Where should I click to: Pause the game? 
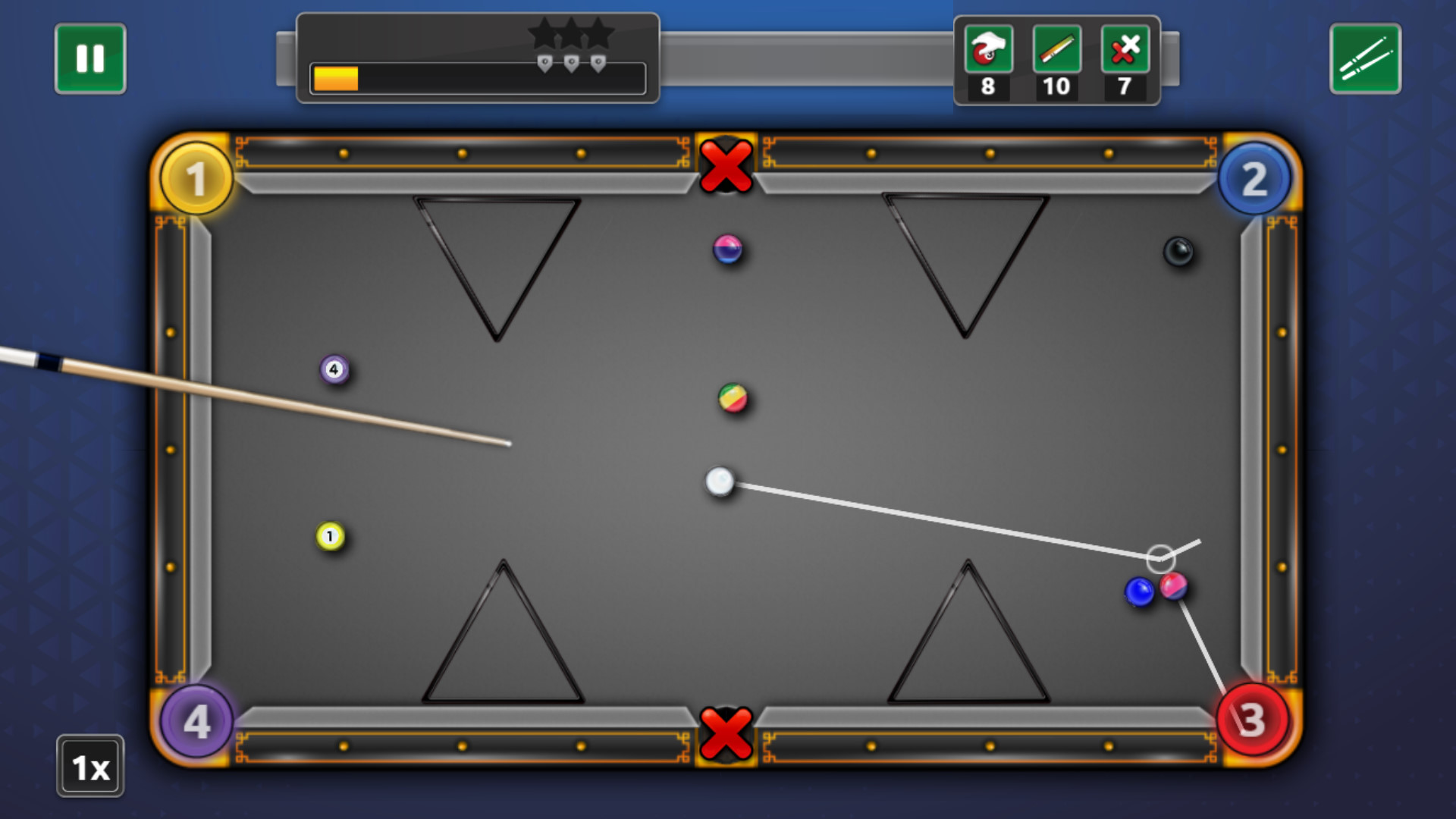[x=89, y=57]
